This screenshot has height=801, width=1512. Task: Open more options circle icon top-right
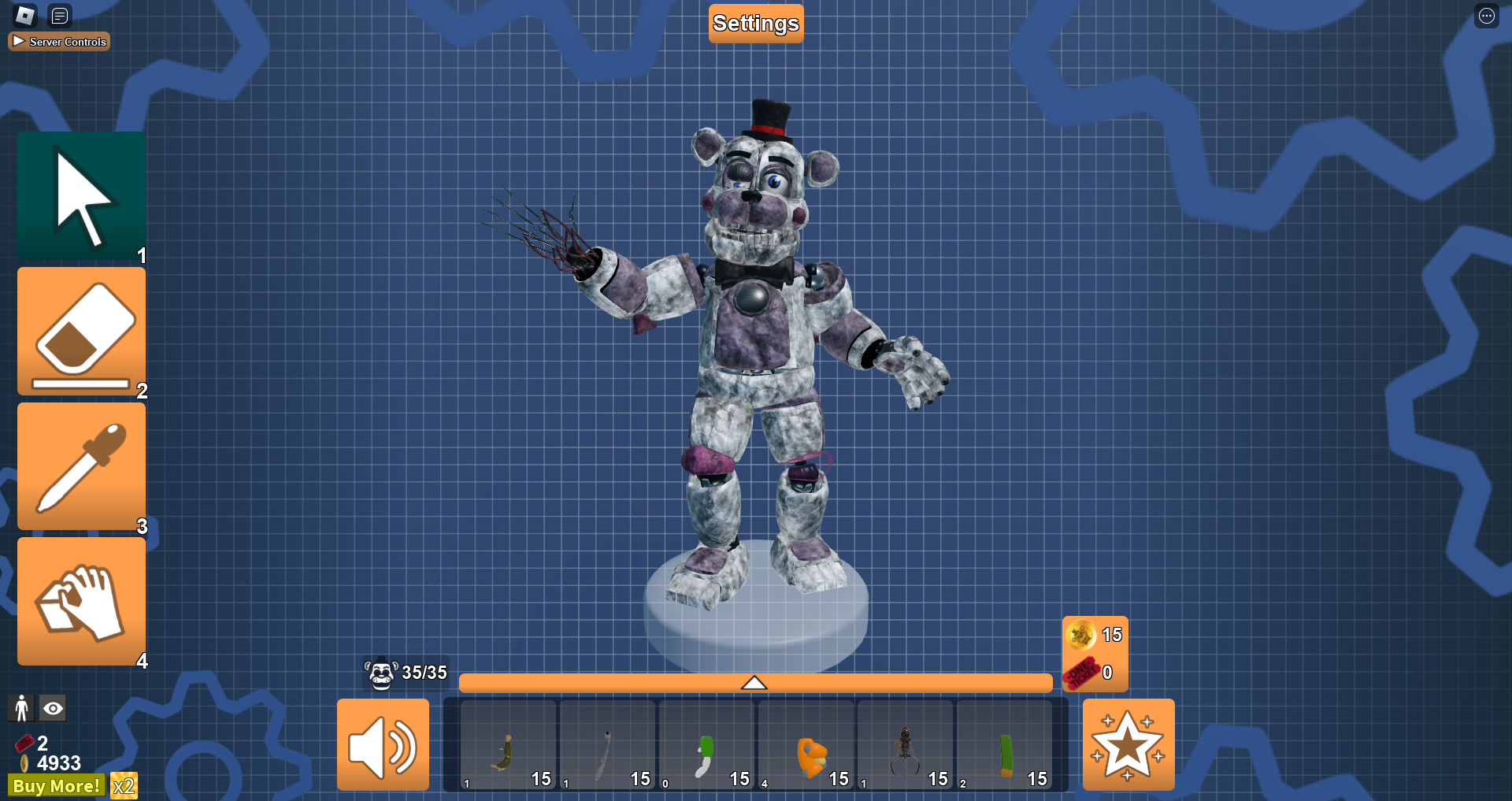(x=1486, y=15)
